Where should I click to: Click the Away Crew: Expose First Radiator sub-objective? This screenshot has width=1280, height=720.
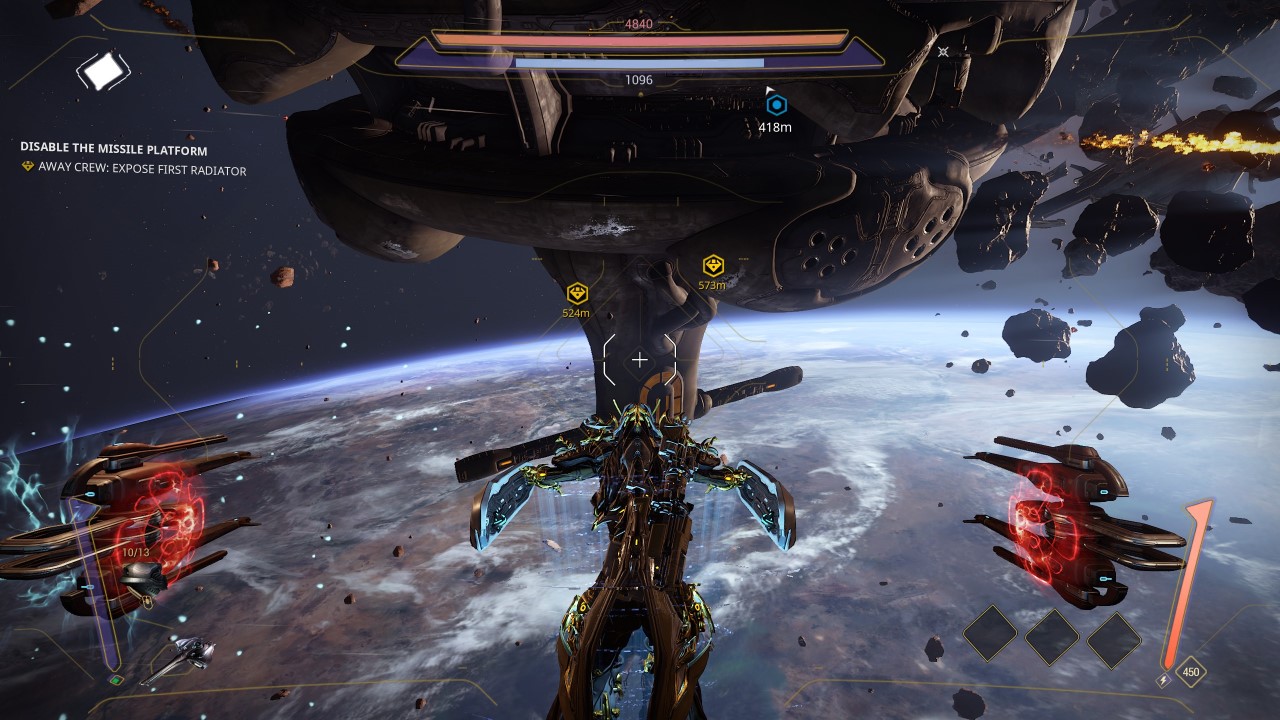[141, 170]
